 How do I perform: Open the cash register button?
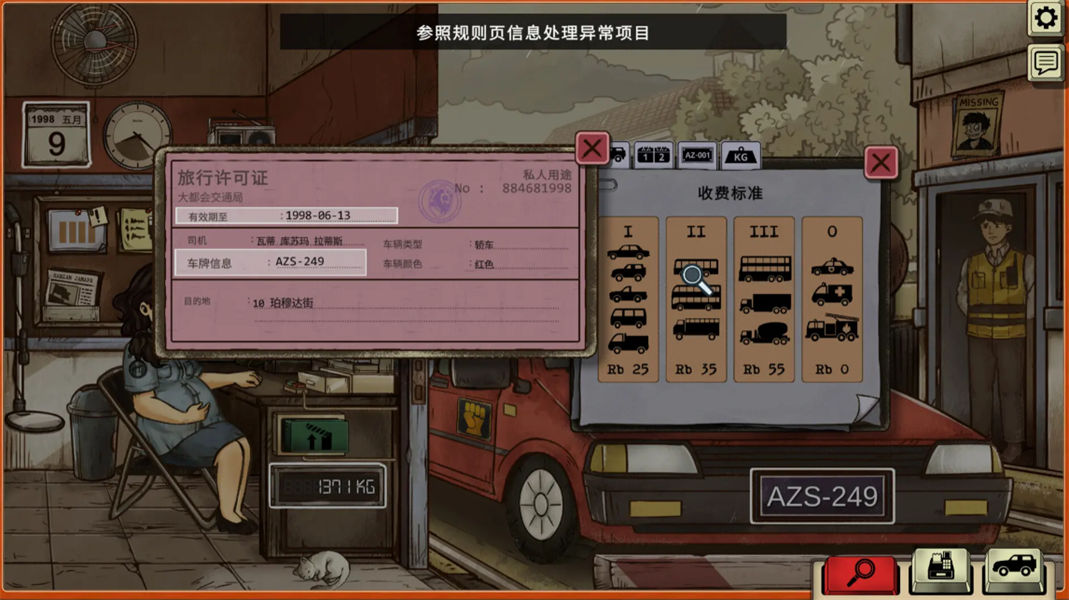point(940,571)
